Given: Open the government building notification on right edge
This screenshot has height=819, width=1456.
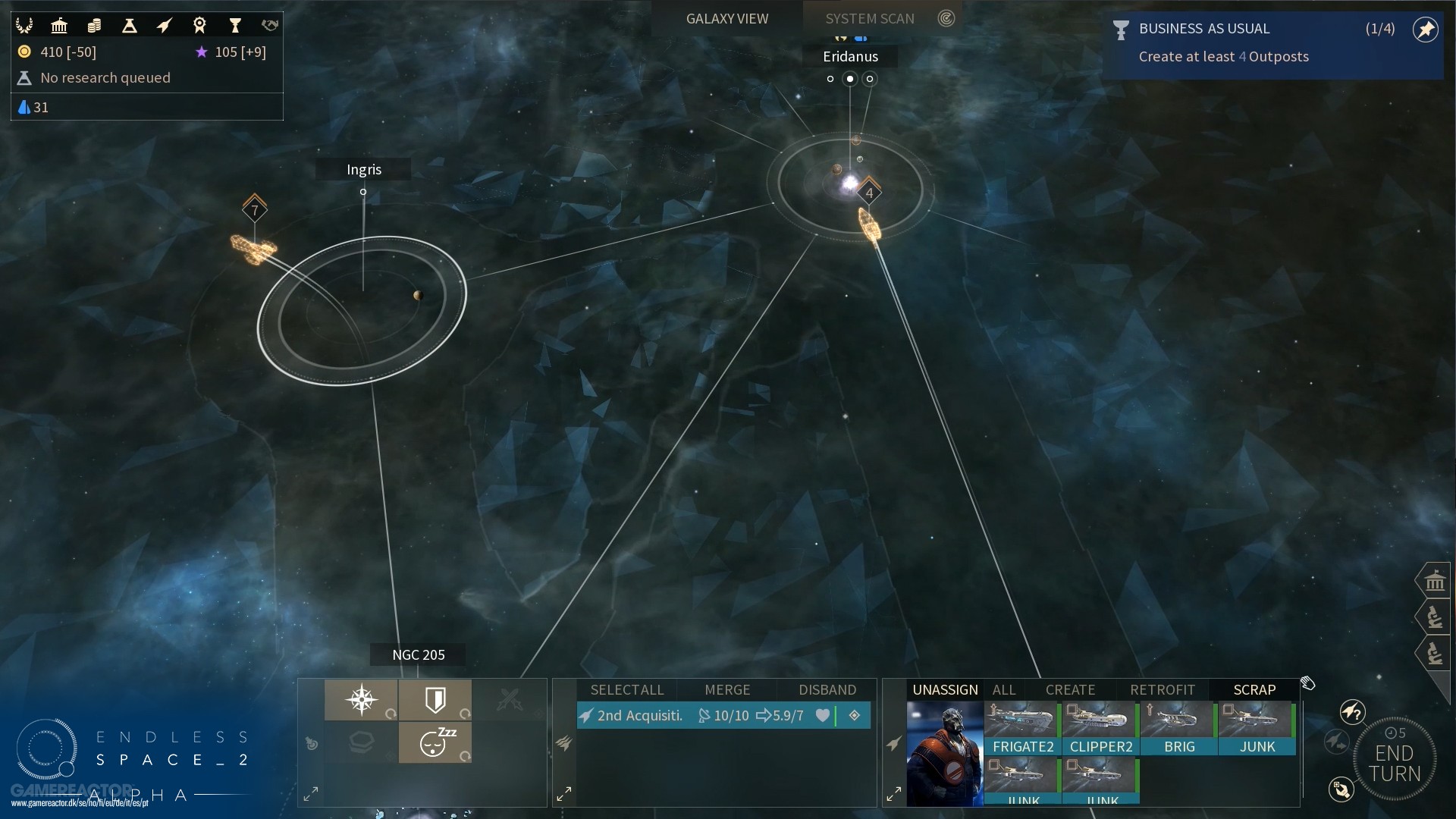Looking at the screenshot, I should pyautogui.click(x=1436, y=580).
